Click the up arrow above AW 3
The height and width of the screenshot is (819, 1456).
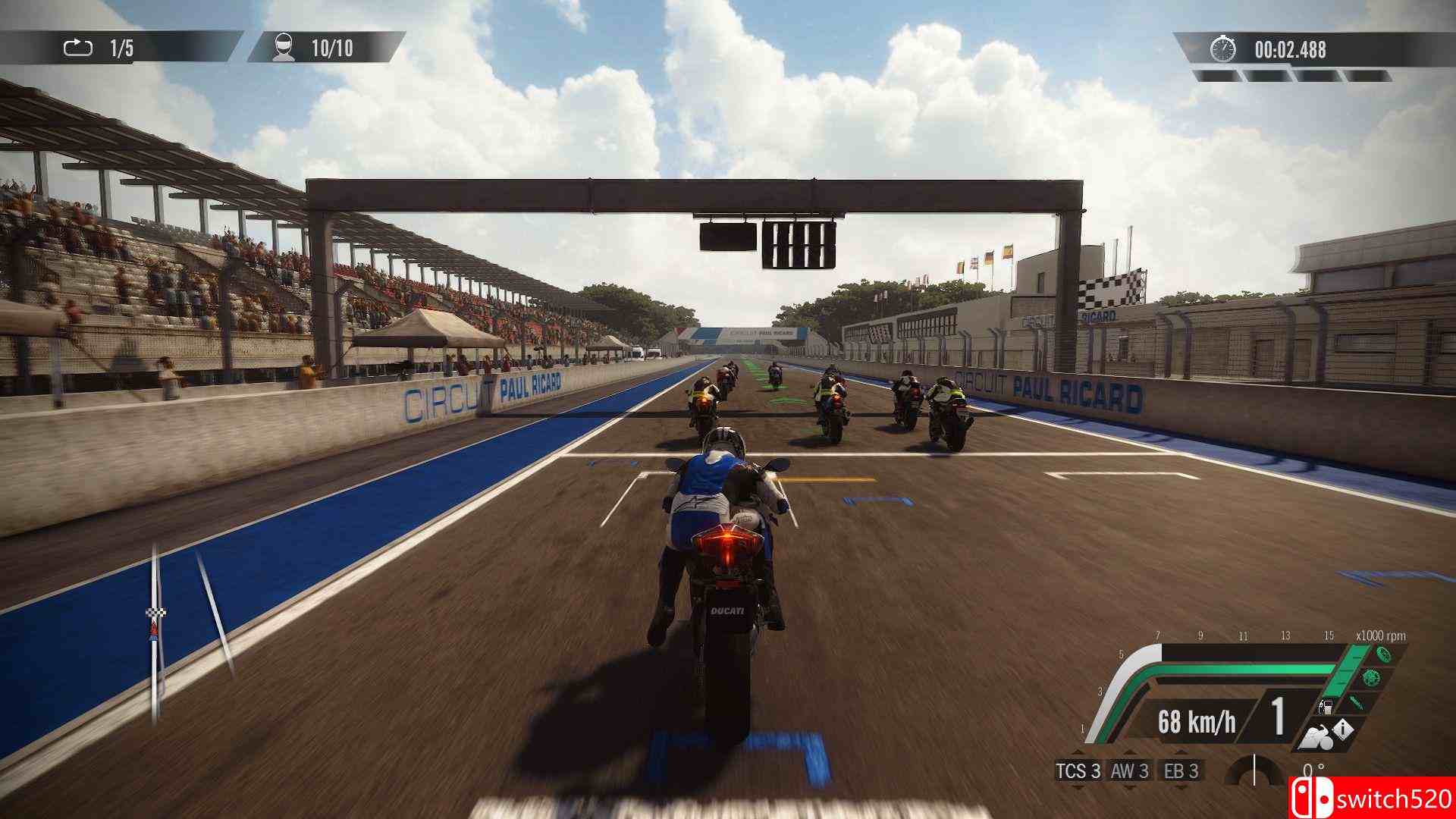pyautogui.click(x=1130, y=753)
